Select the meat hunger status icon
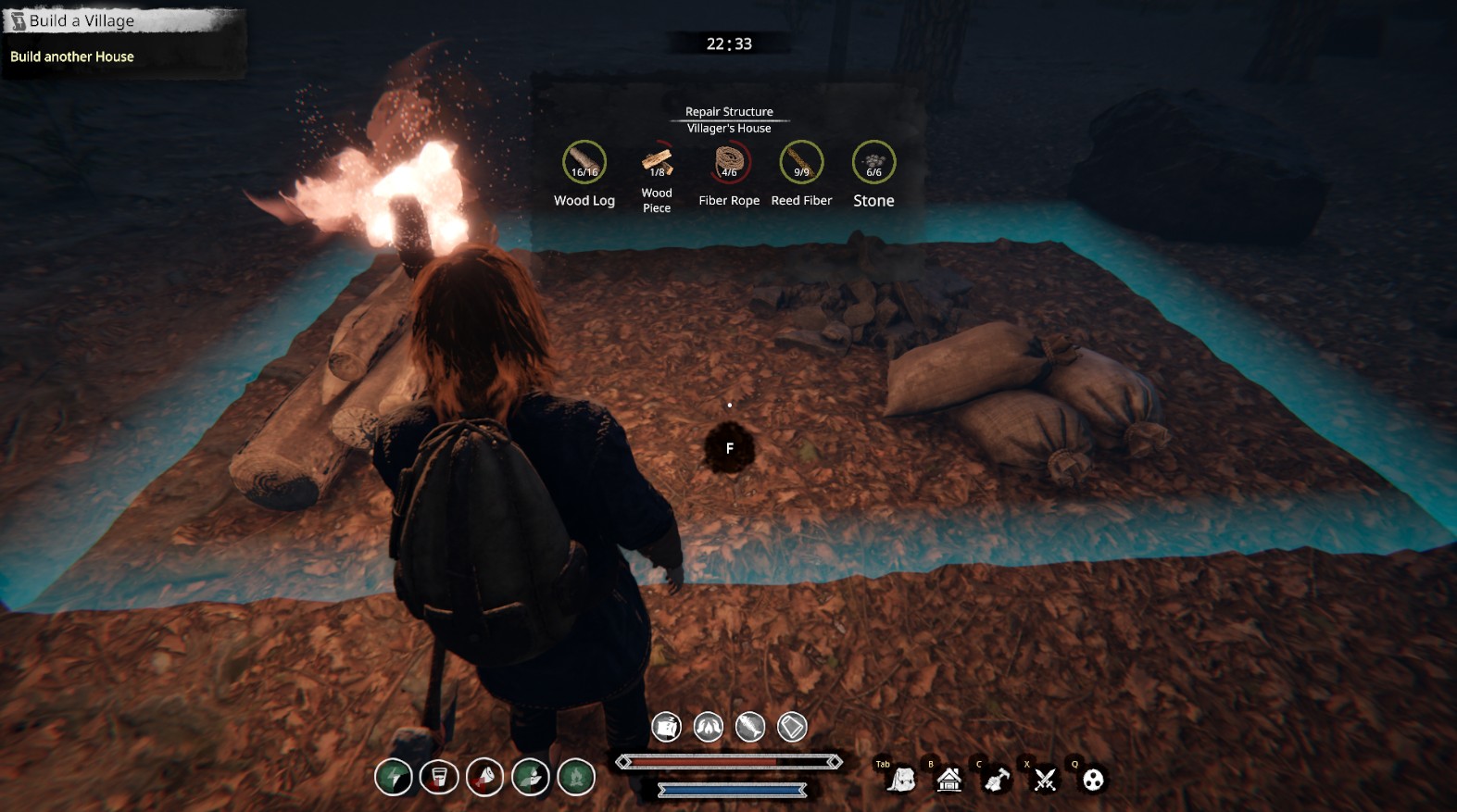The width and height of the screenshot is (1457, 812). point(484,777)
